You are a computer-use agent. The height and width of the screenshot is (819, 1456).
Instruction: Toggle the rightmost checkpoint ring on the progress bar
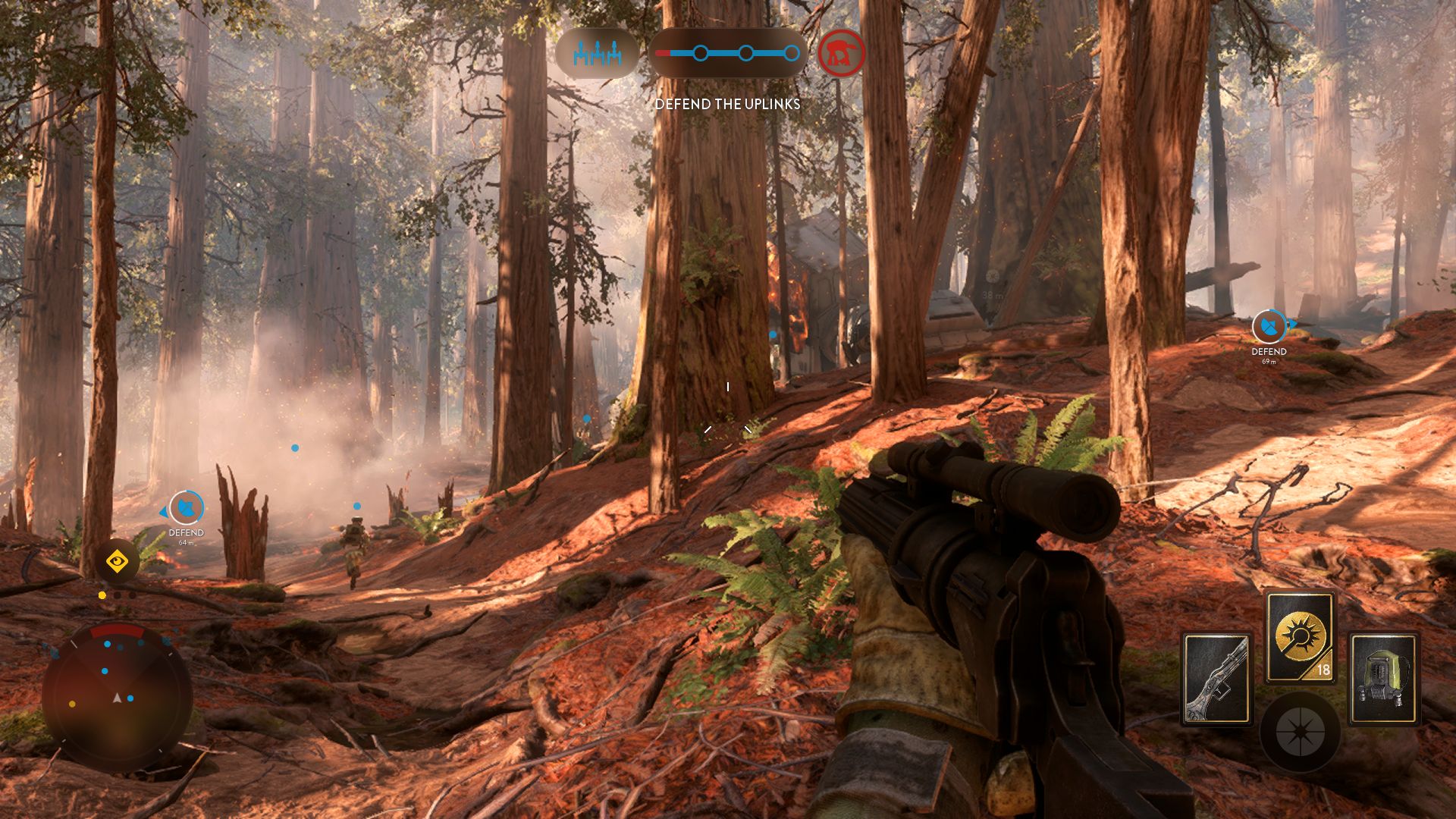(792, 53)
